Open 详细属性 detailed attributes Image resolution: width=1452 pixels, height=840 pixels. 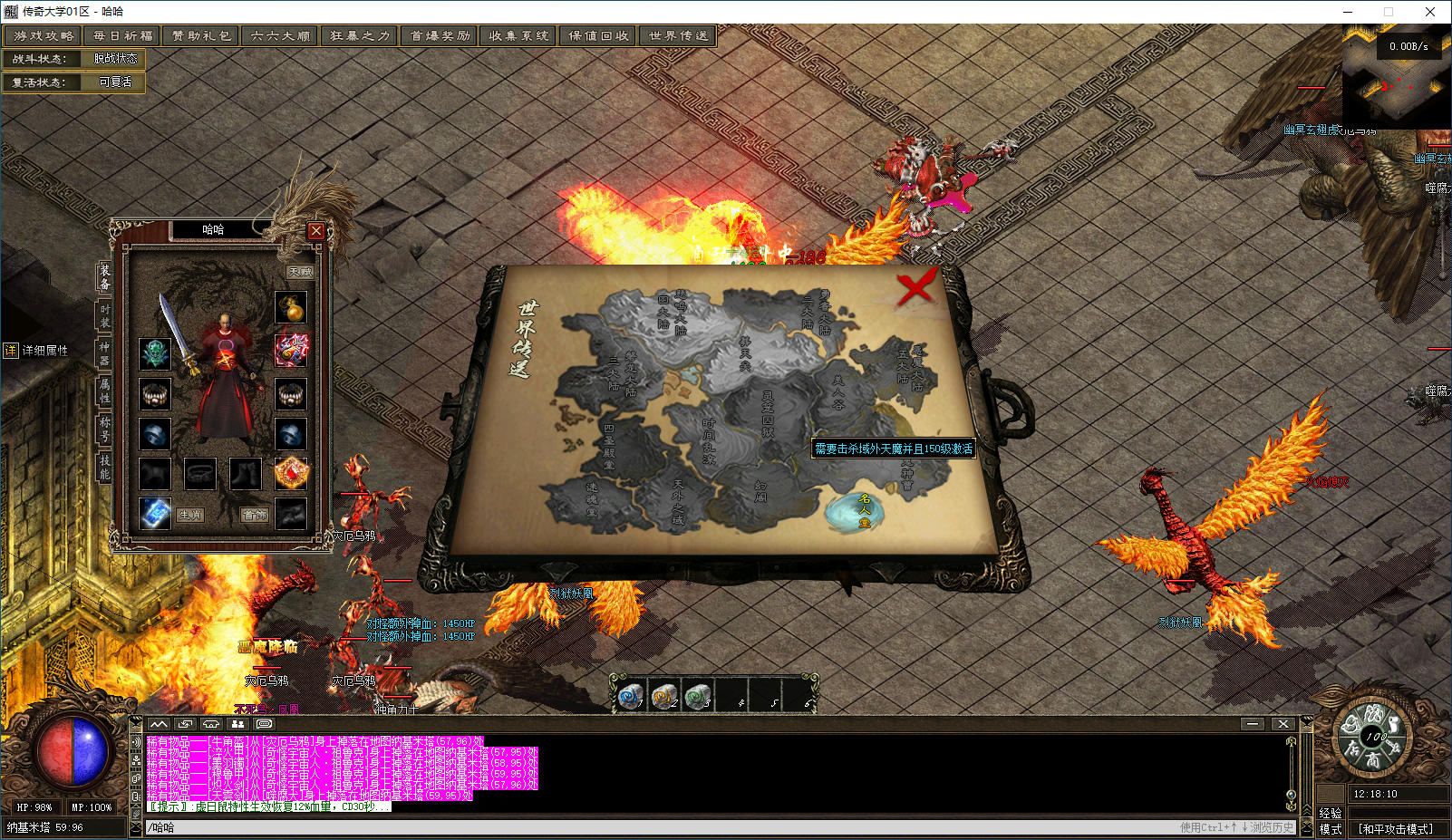36,351
